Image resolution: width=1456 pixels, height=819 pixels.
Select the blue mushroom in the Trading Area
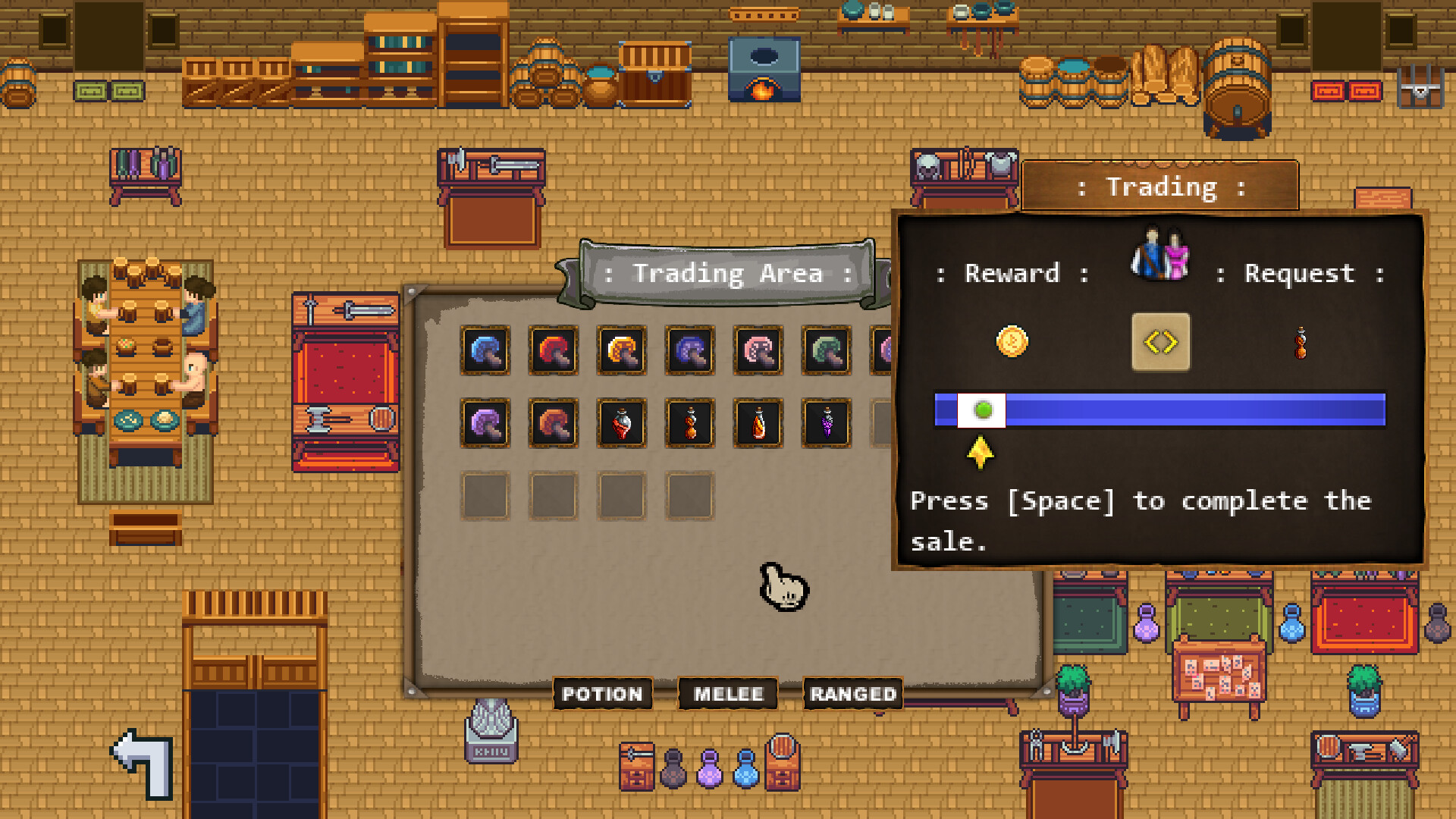[x=485, y=350]
